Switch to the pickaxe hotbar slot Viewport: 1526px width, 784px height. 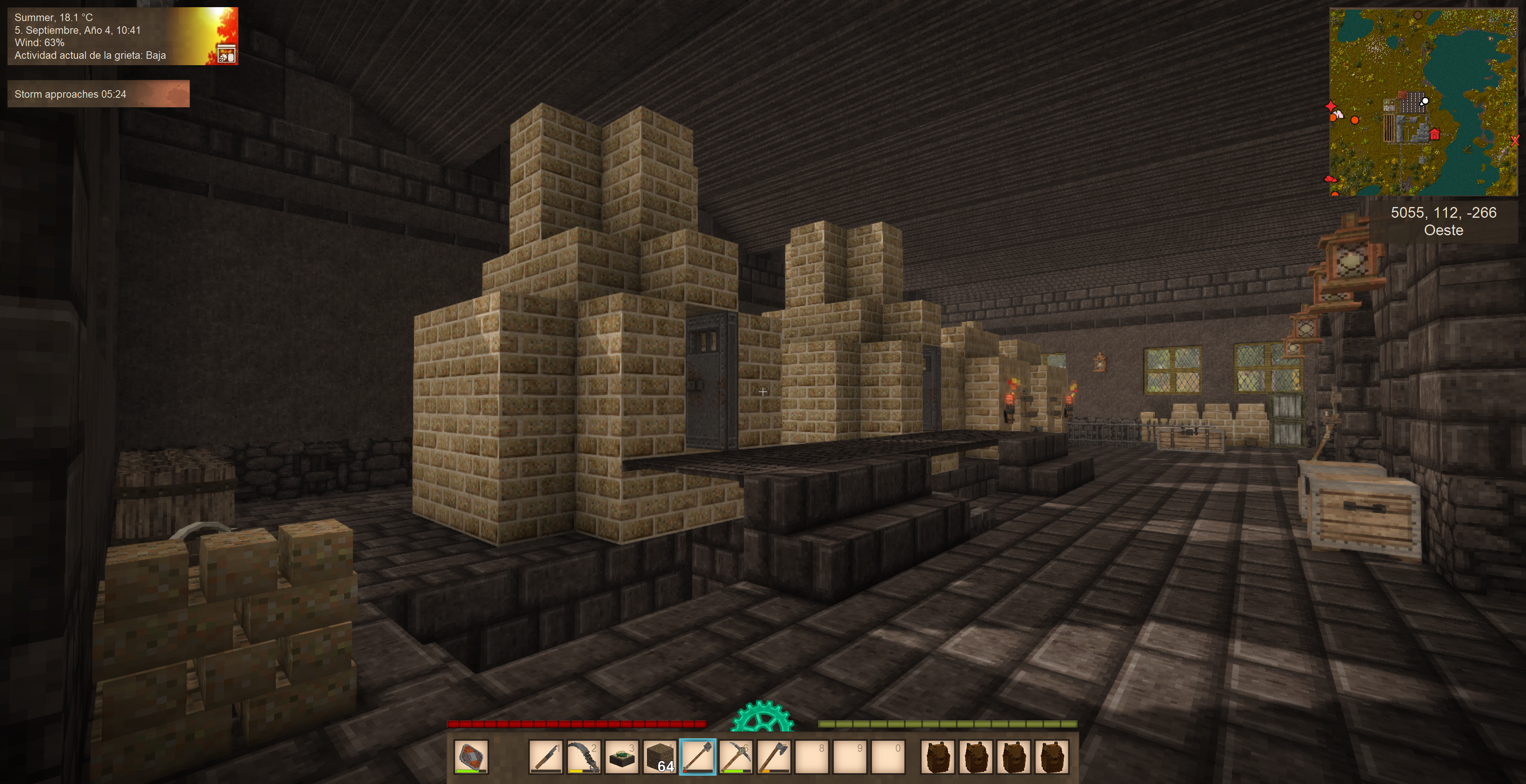tap(735, 756)
